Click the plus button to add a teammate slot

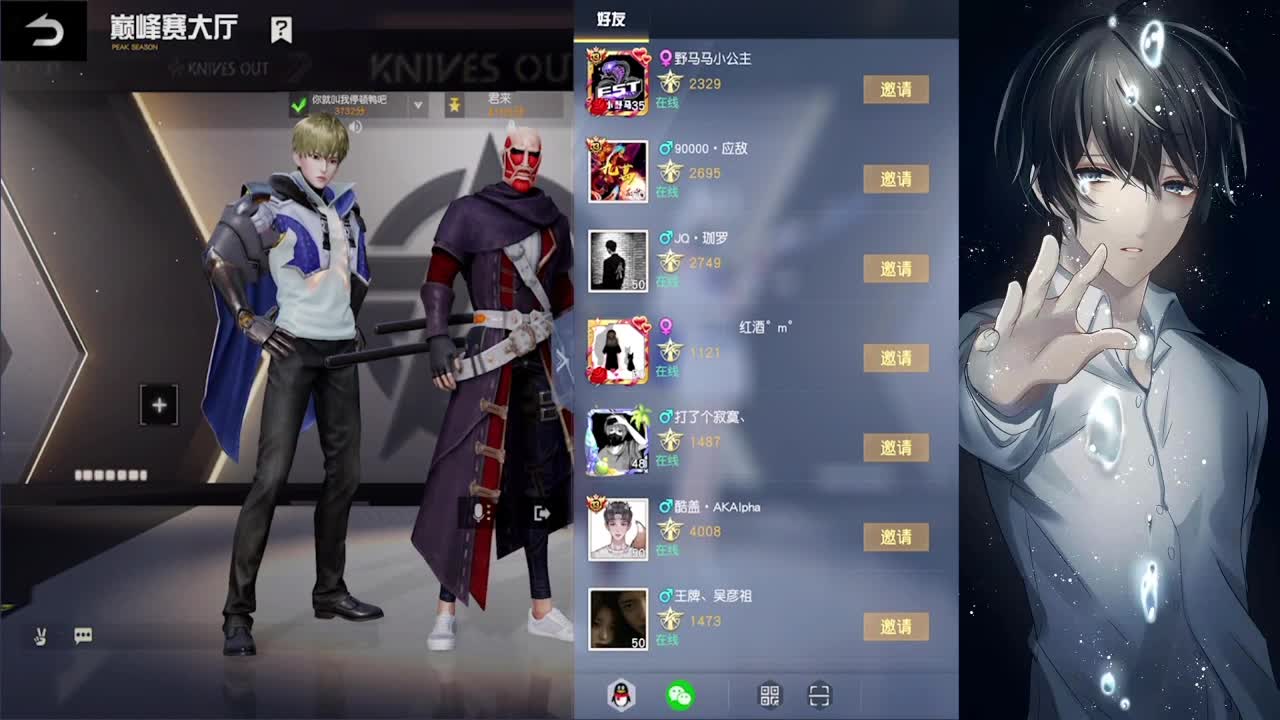point(158,404)
